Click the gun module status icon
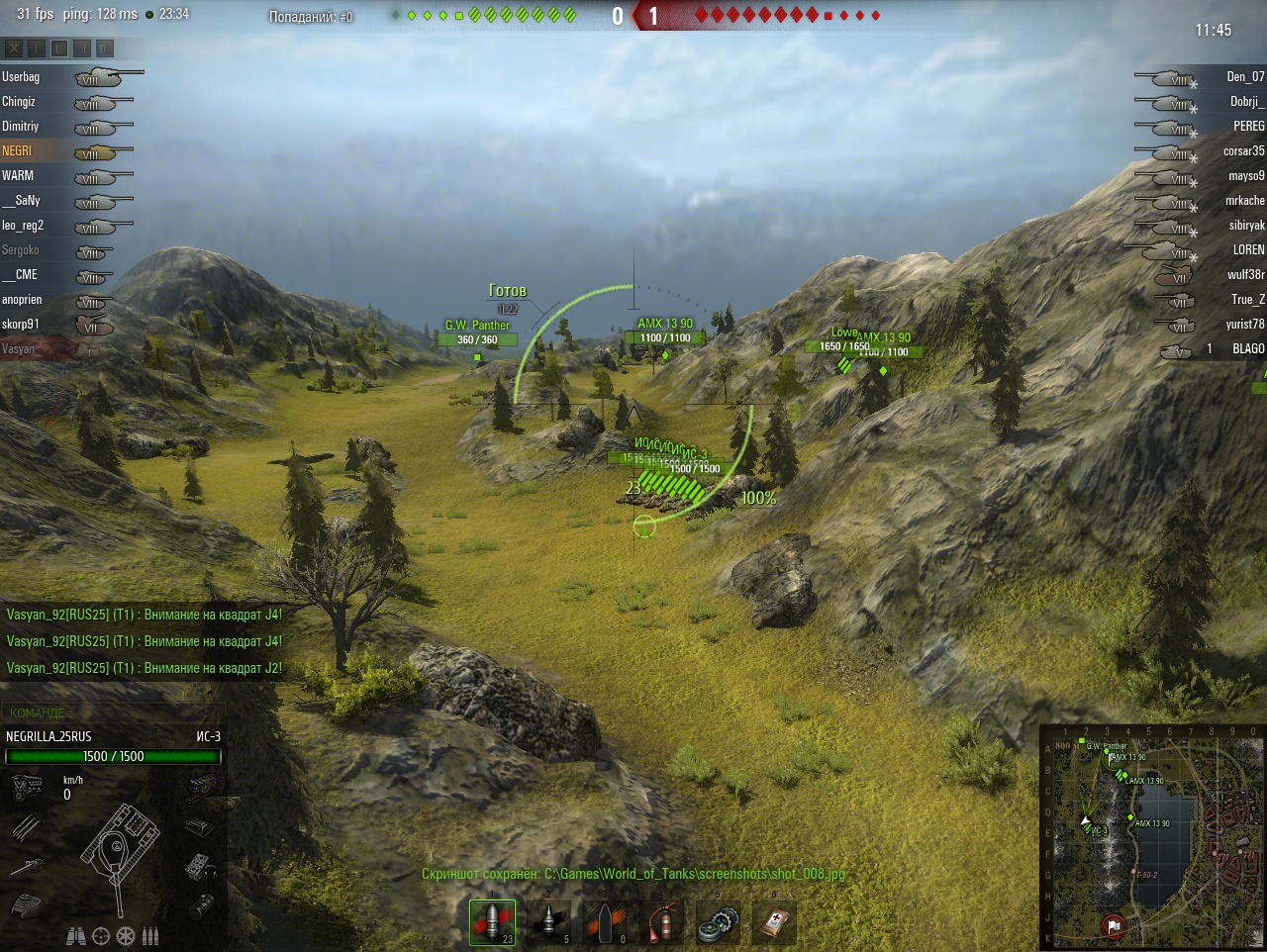Image resolution: width=1267 pixels, height=952 pixels. [26, 868]
